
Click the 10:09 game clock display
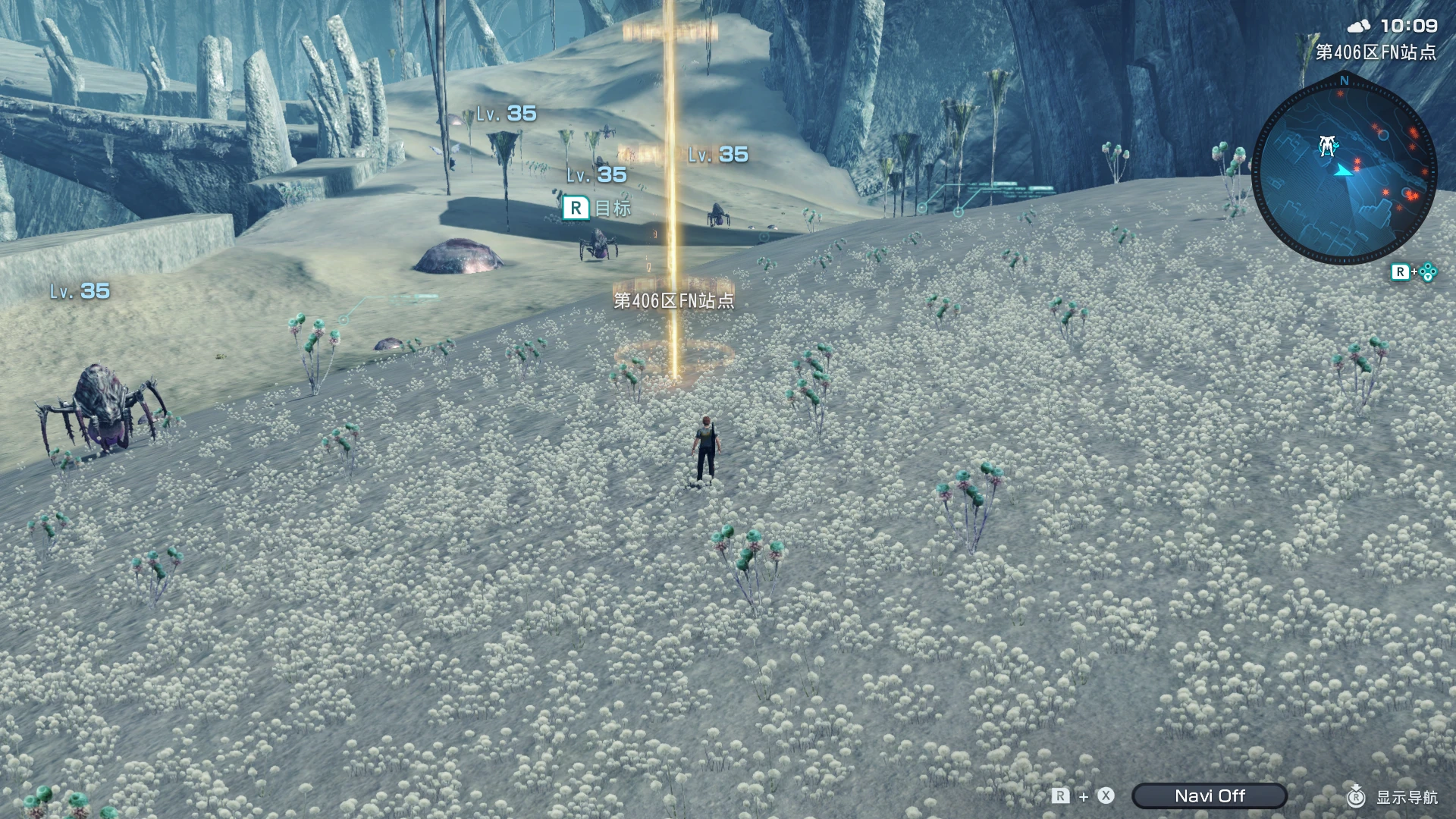tap(1408, 25)
